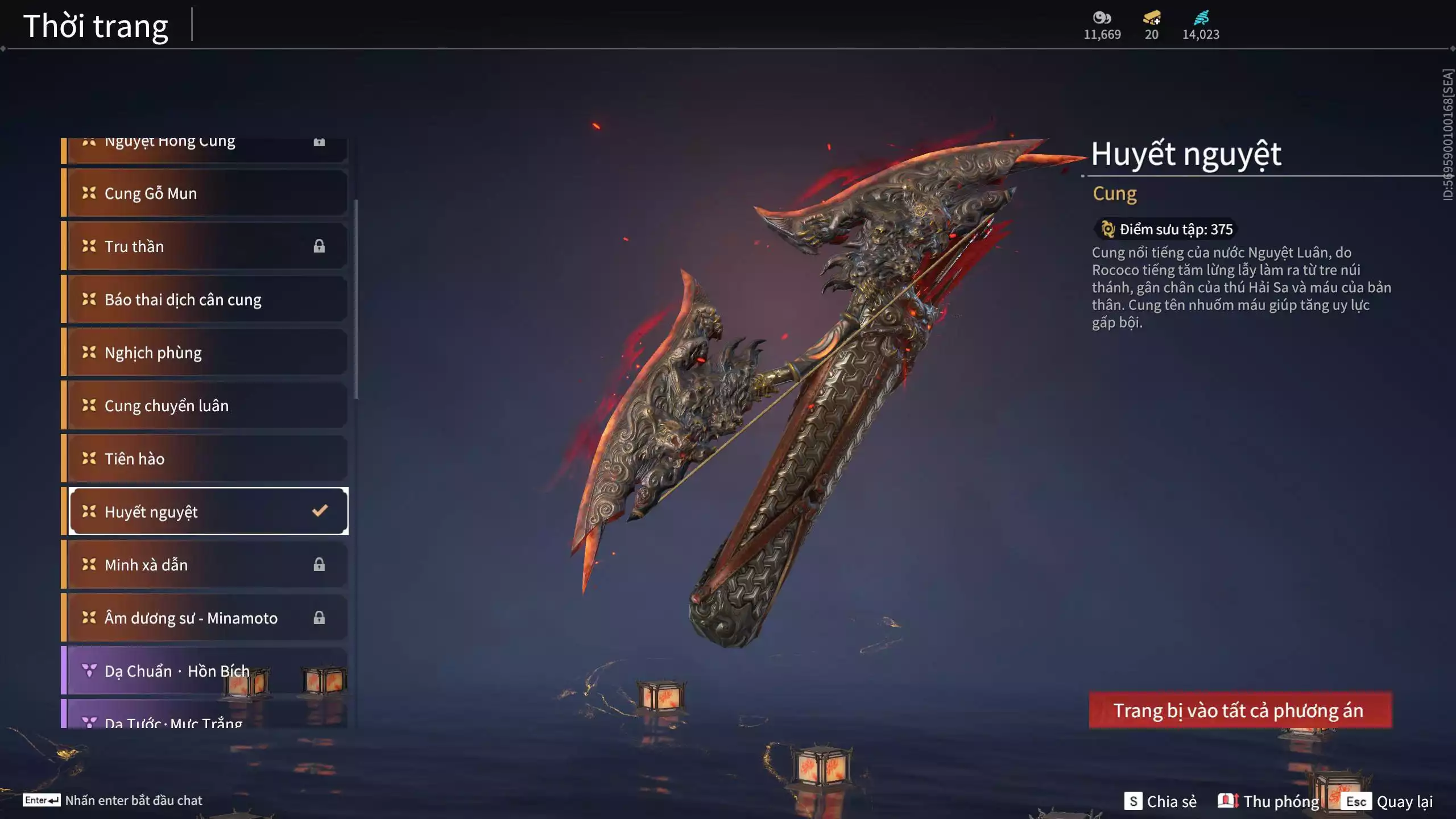Pick the Nghịch phùng bow skin

coord(206,353)
